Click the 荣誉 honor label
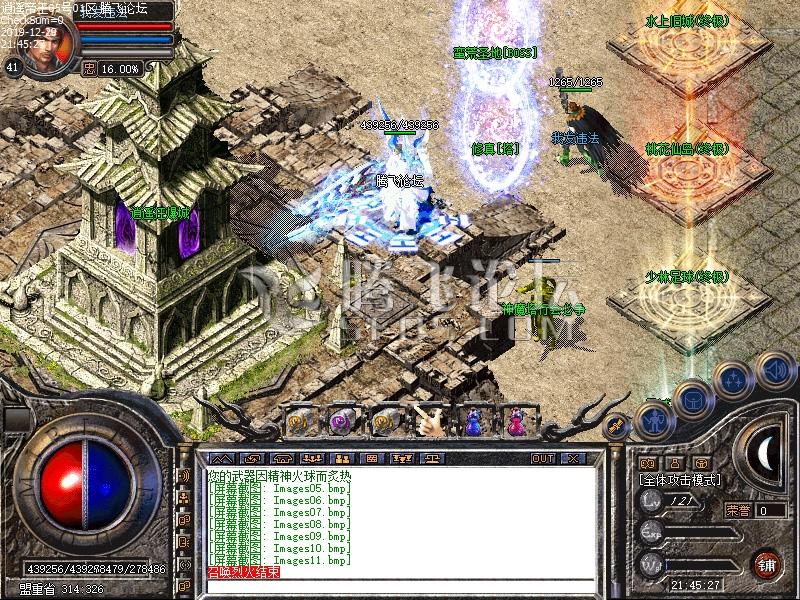The image size is (800, 600). coord(738,510)
